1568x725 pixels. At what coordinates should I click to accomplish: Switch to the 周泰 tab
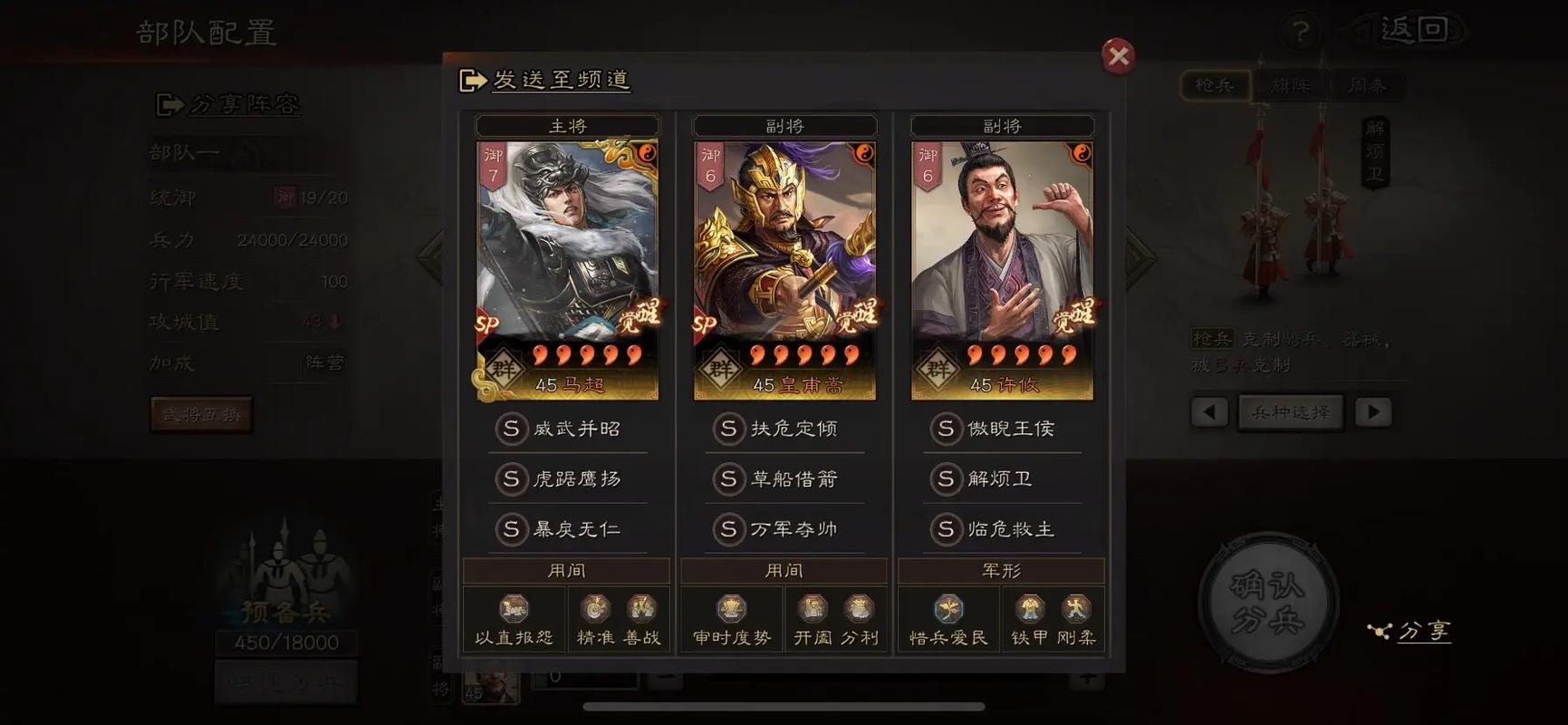[x=1368, y=86]
